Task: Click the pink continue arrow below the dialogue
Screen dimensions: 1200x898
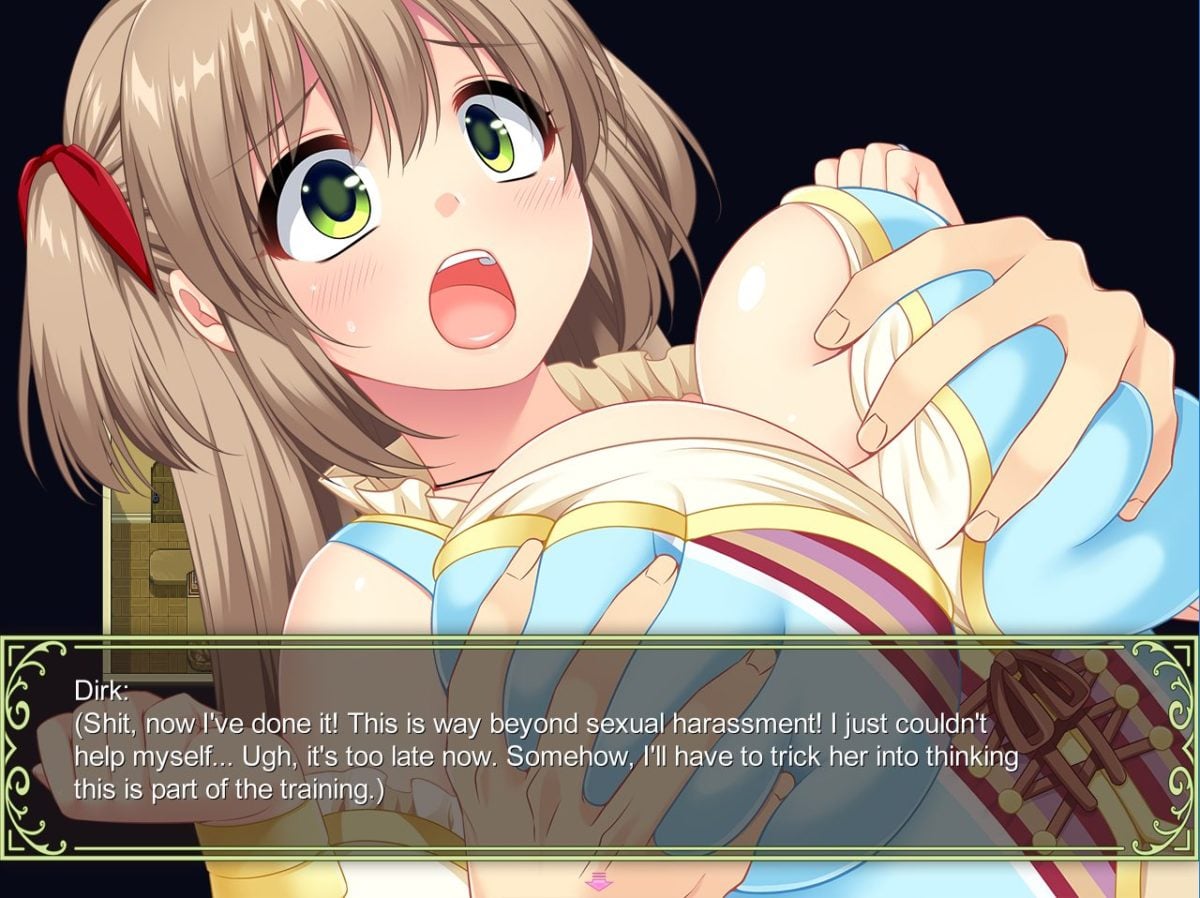Action: pos(599,880)
